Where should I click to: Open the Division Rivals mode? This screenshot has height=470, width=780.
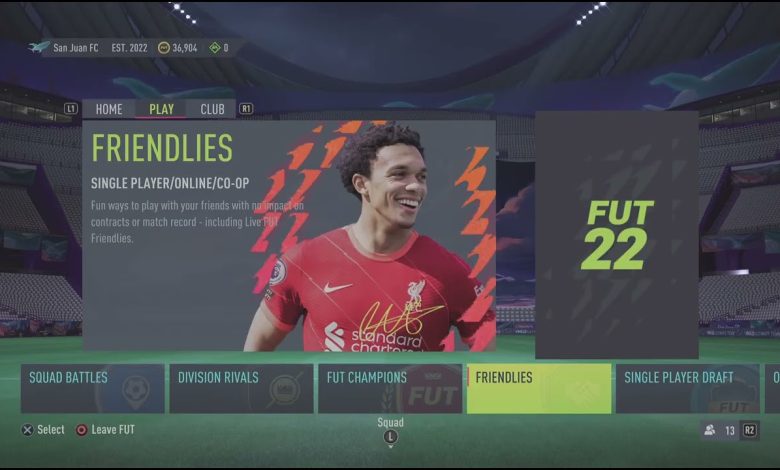coord(241,388)
